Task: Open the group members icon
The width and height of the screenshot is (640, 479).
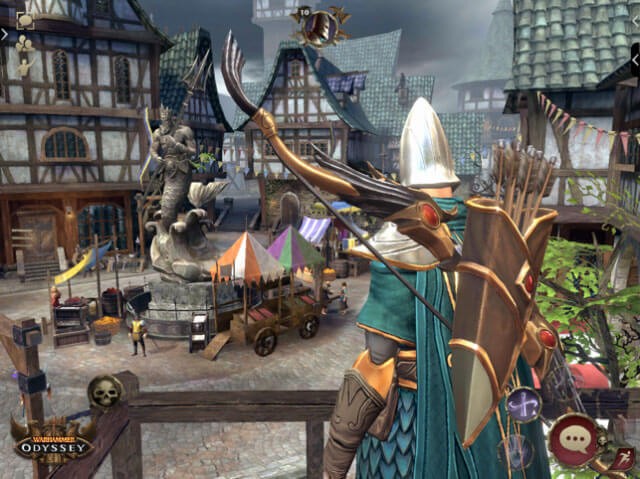Action: (25, 44)
